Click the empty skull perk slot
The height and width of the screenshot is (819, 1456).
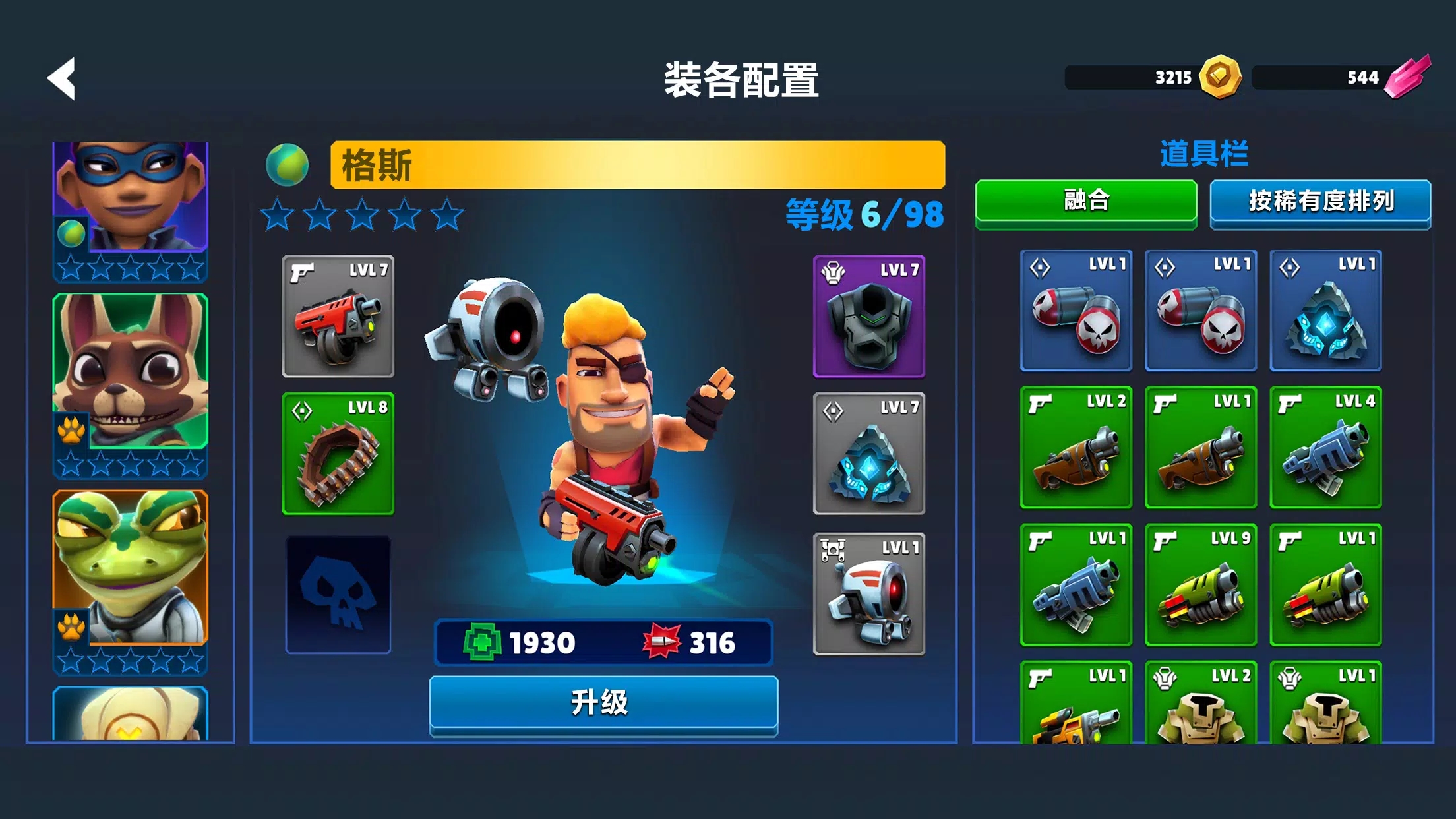click(x=338, y=593)
